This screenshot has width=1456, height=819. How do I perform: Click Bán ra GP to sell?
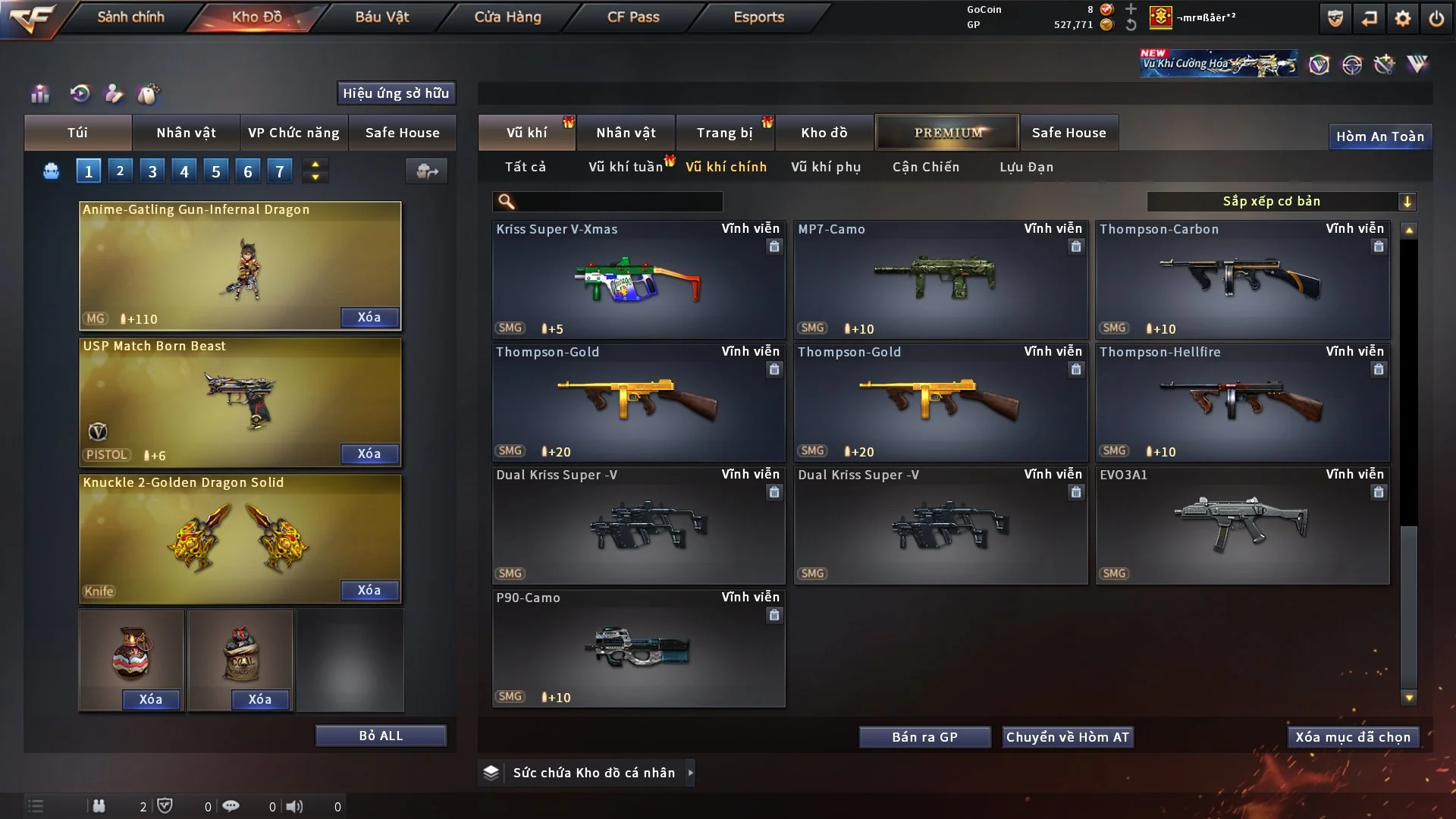(x=924, y=737)
